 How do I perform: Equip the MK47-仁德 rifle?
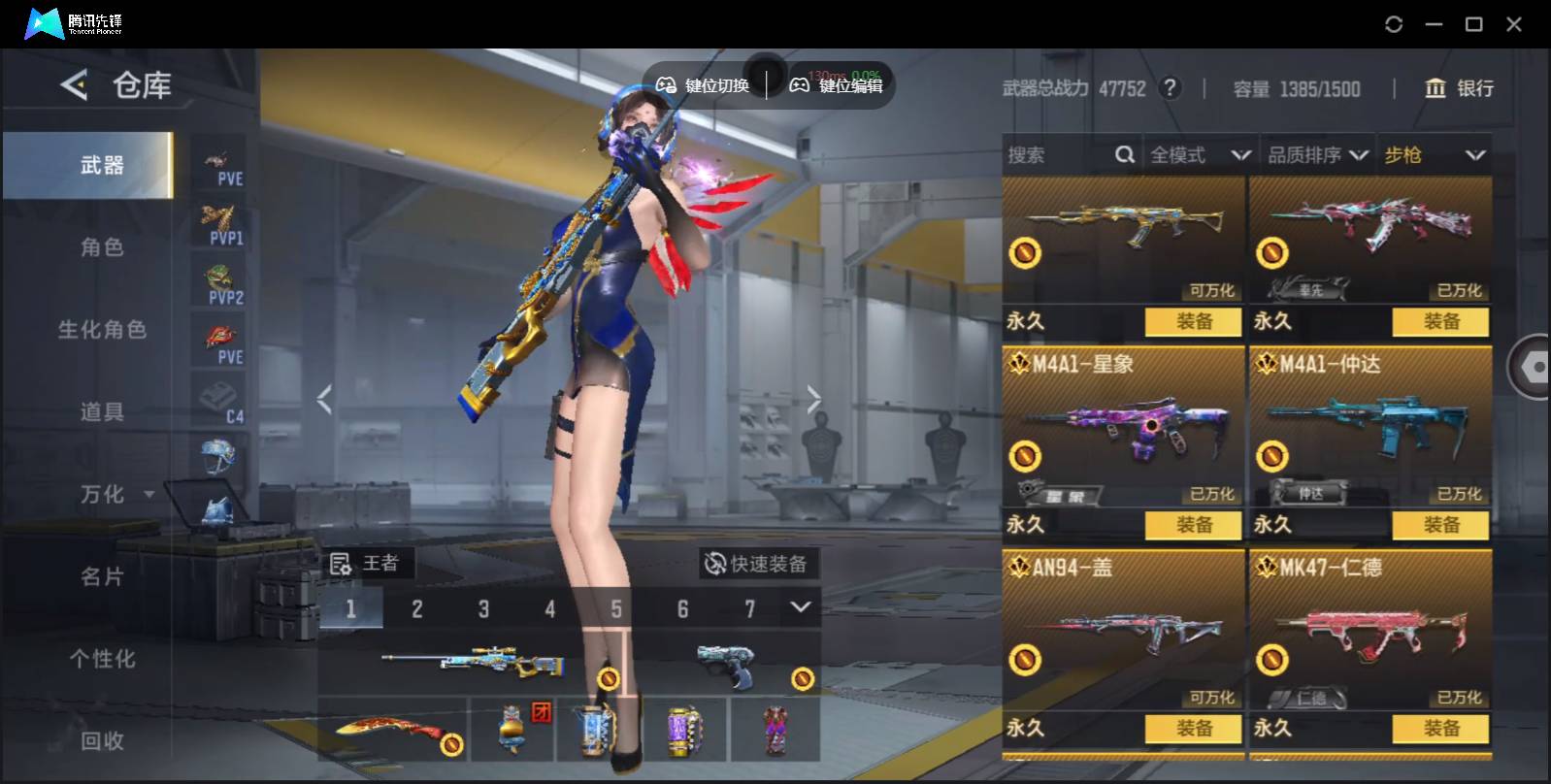(x=1441, y=729)
